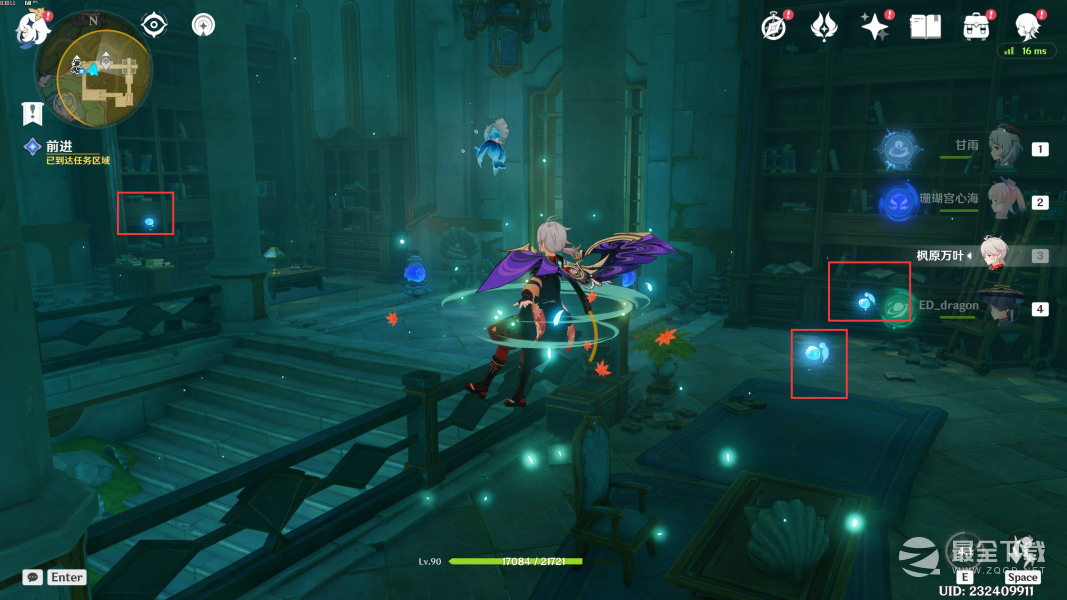Open the Adventurer Handbook book icon
Image resolution: width=1067 pixels, height=600 pixels.
[x=925, y=27]
